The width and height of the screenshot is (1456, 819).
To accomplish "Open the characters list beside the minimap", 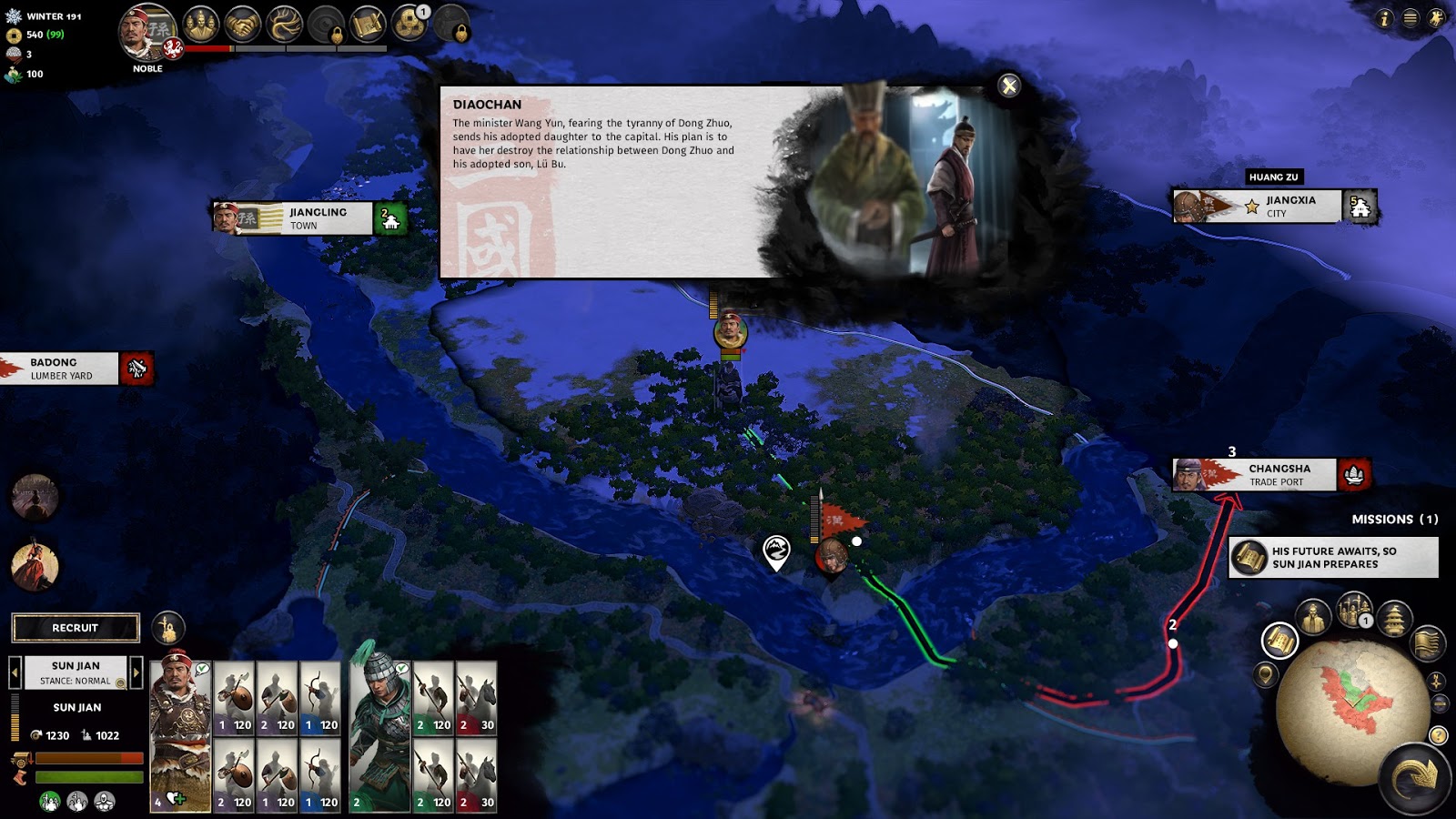I will pyautogui.click(x=1313, y=618).
